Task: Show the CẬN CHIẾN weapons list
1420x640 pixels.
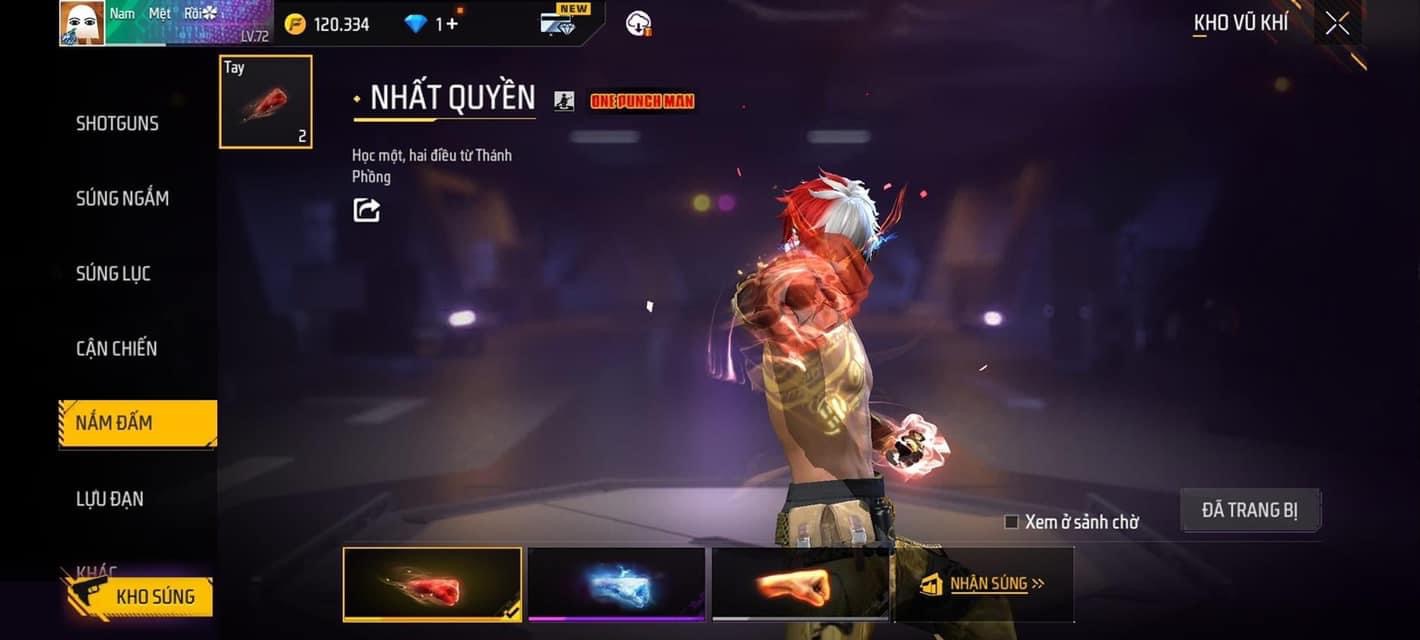Action: click(x=116, y=349)
